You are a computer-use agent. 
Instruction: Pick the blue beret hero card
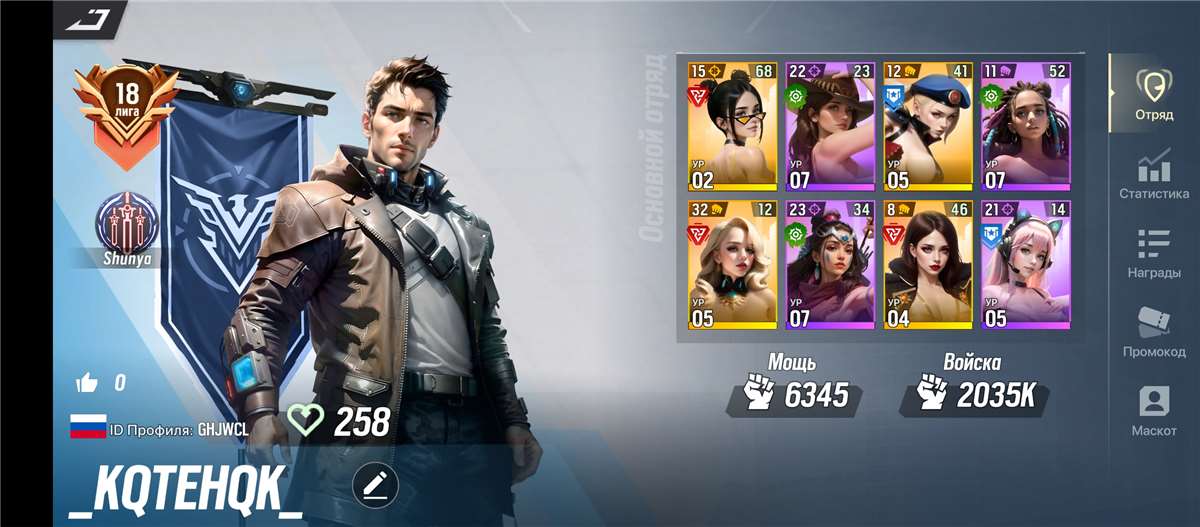coord(928,126)
